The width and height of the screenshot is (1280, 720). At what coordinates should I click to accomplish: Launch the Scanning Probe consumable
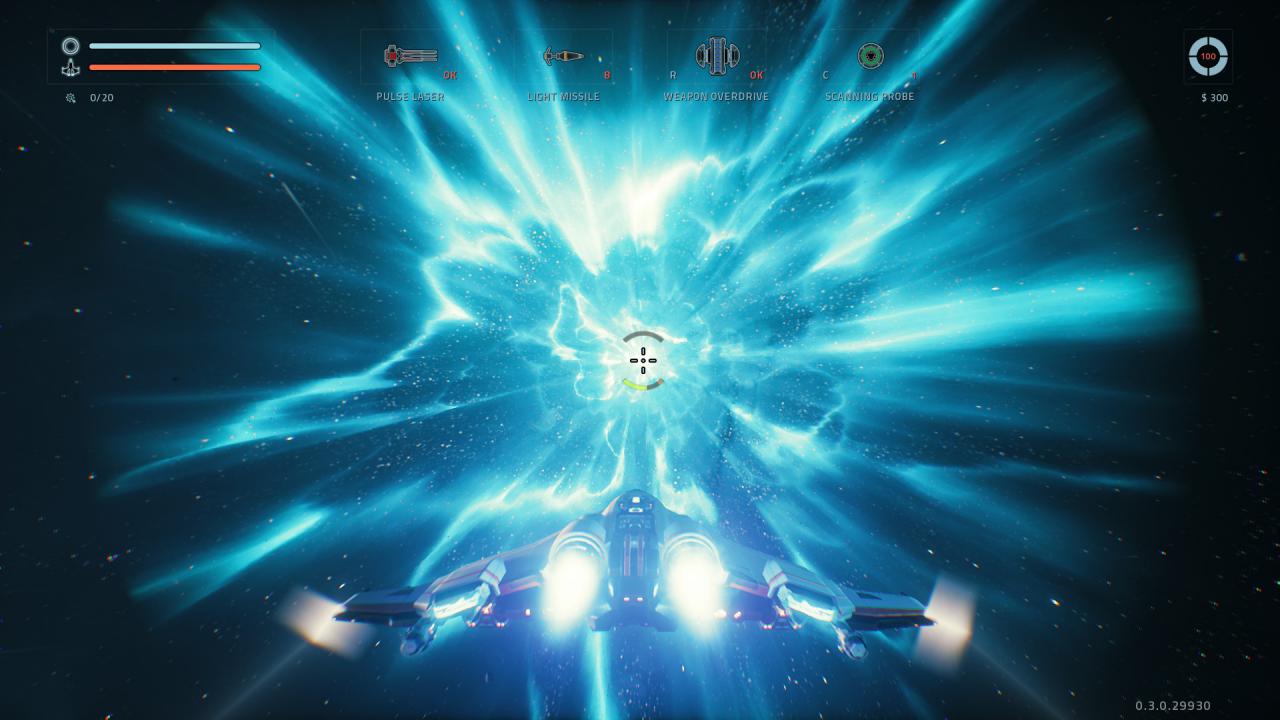(870, 56)
